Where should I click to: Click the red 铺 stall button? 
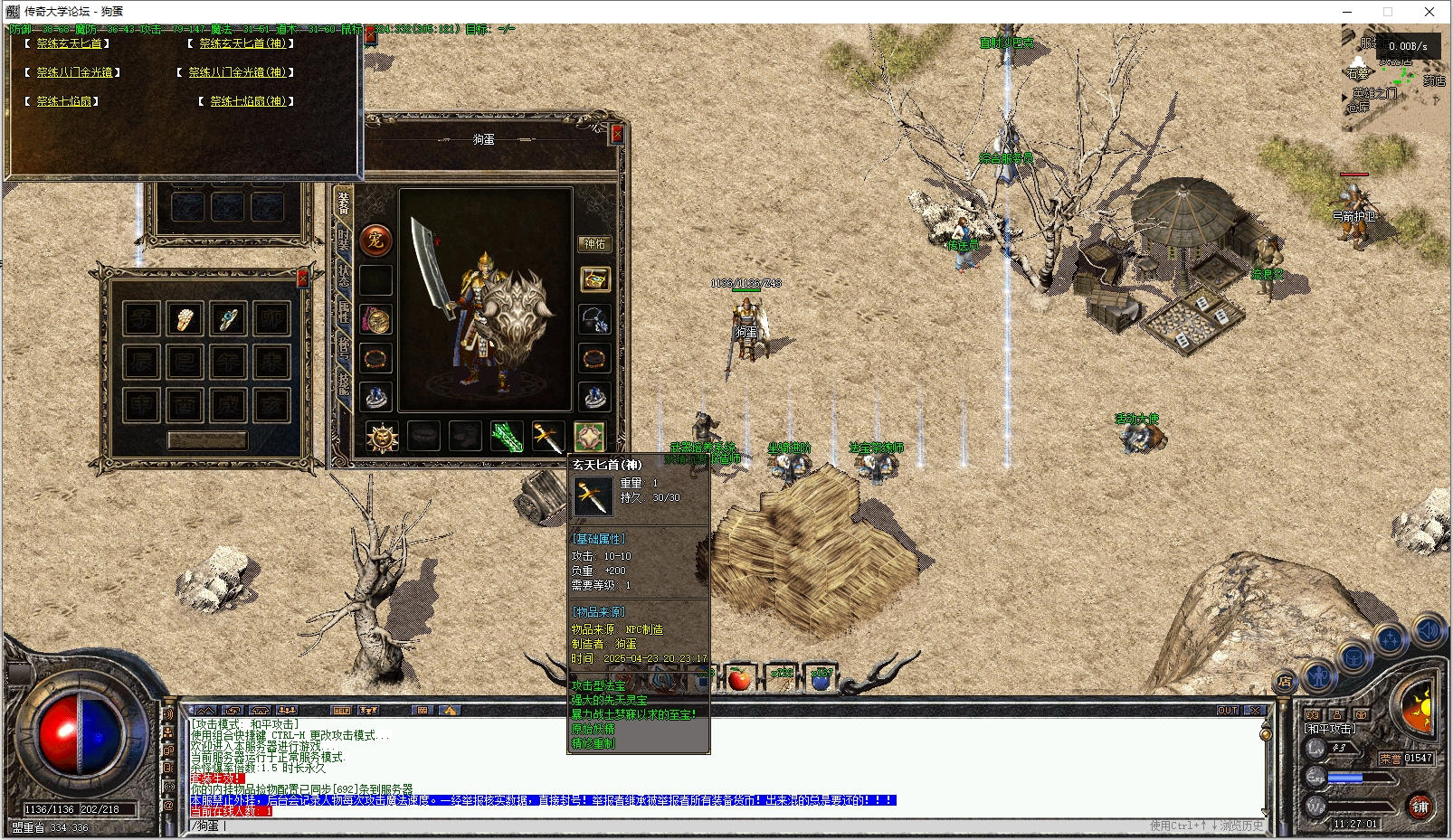tap(1420, 807)
